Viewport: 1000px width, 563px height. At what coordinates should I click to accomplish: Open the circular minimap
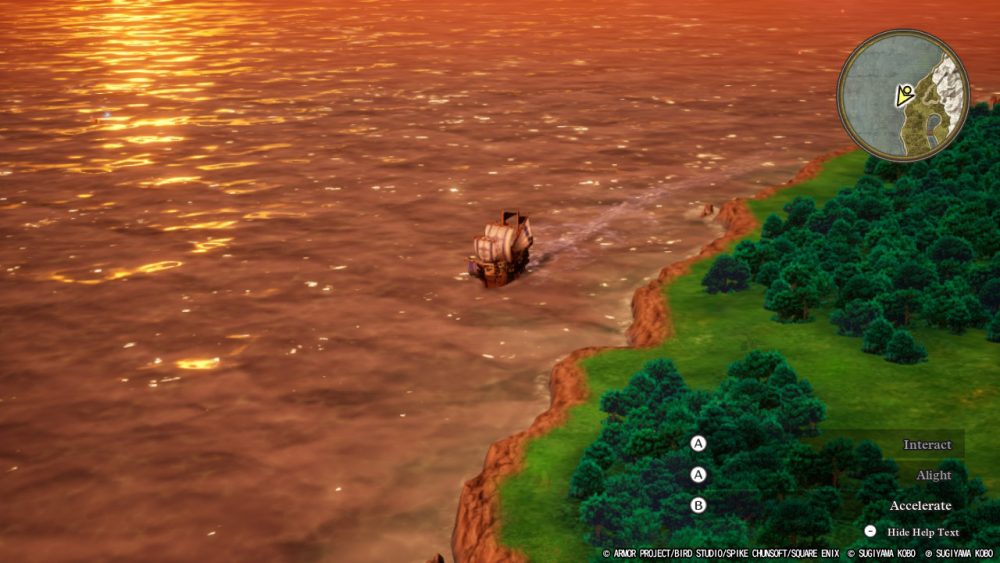(x=903, y=95)
